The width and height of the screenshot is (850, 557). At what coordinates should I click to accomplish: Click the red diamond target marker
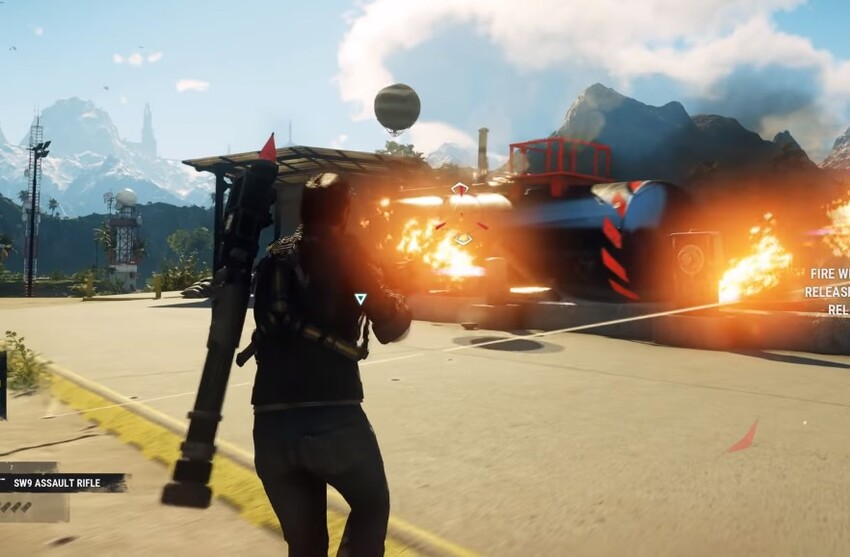459,188
